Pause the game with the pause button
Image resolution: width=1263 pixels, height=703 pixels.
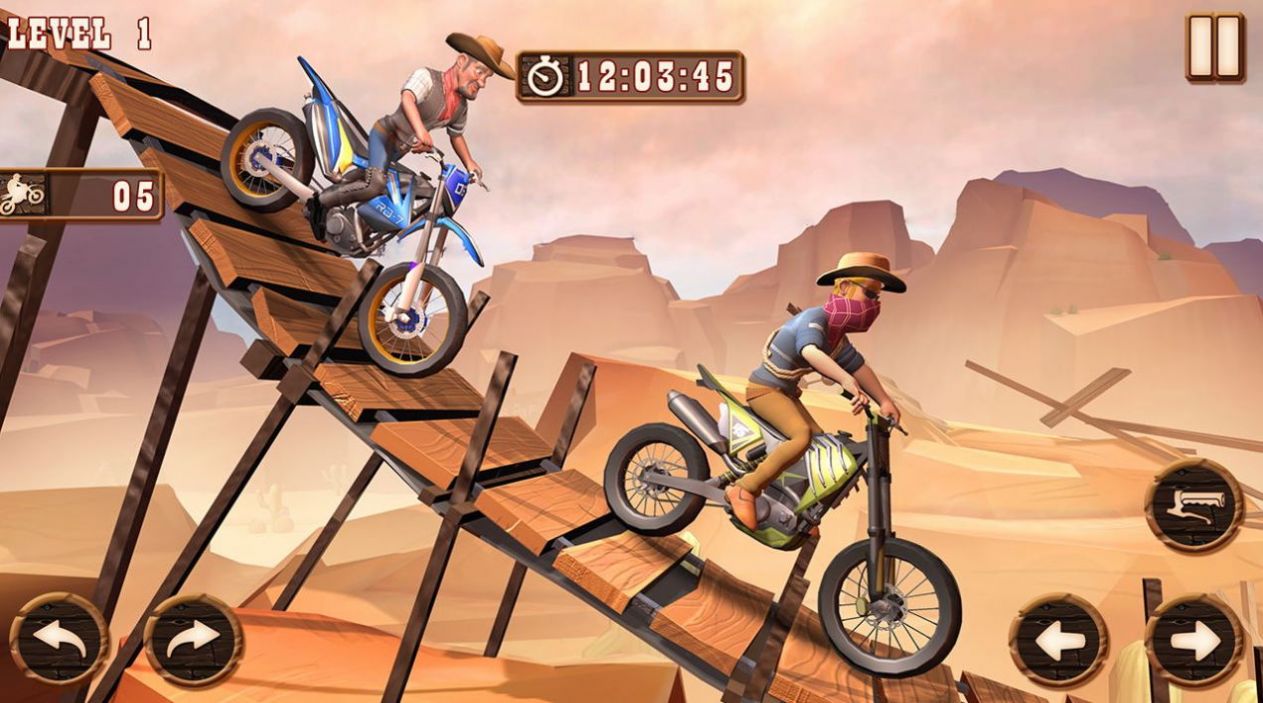1215,46
